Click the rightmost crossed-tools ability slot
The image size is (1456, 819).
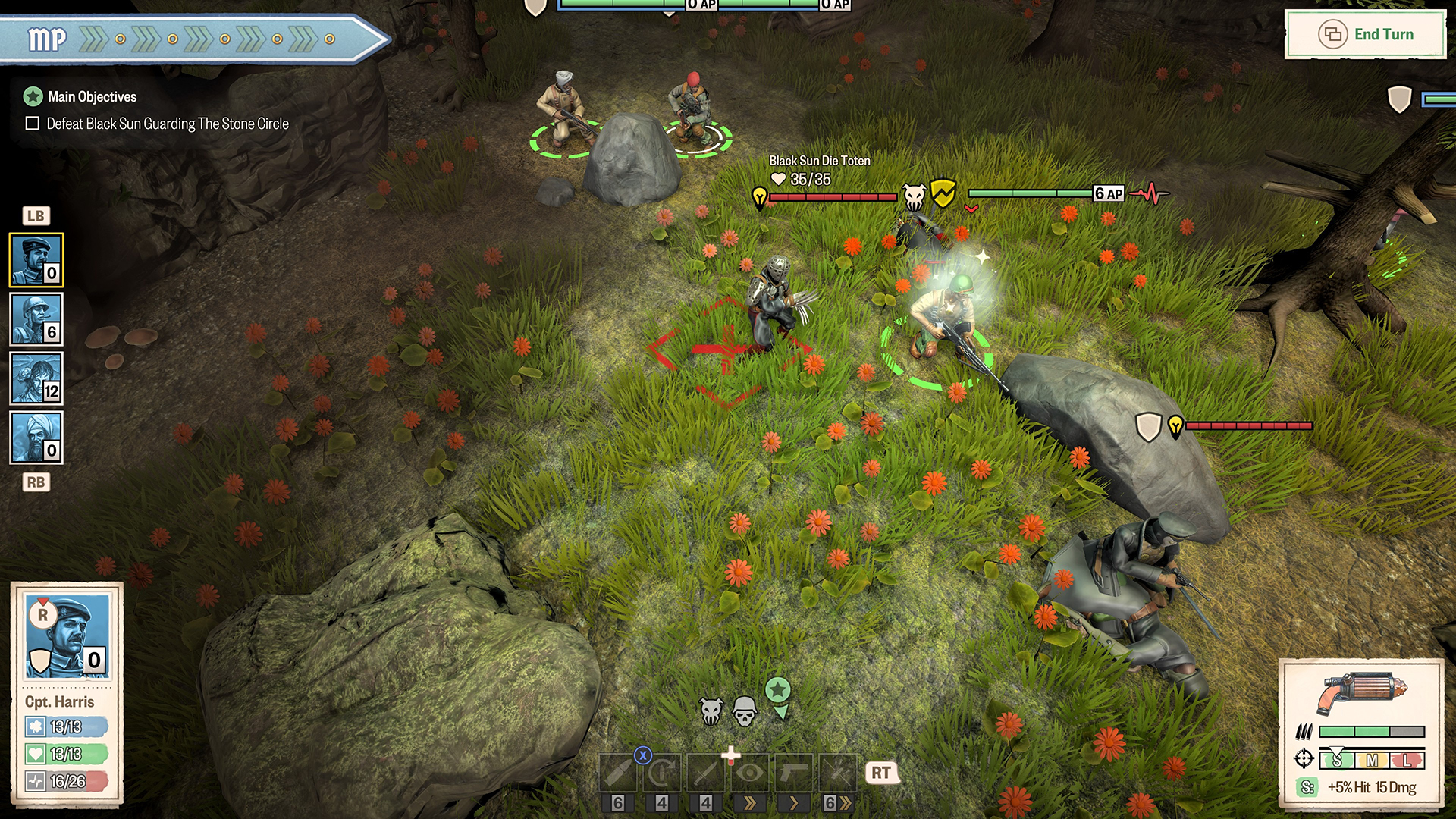click(x=837, y=773)
